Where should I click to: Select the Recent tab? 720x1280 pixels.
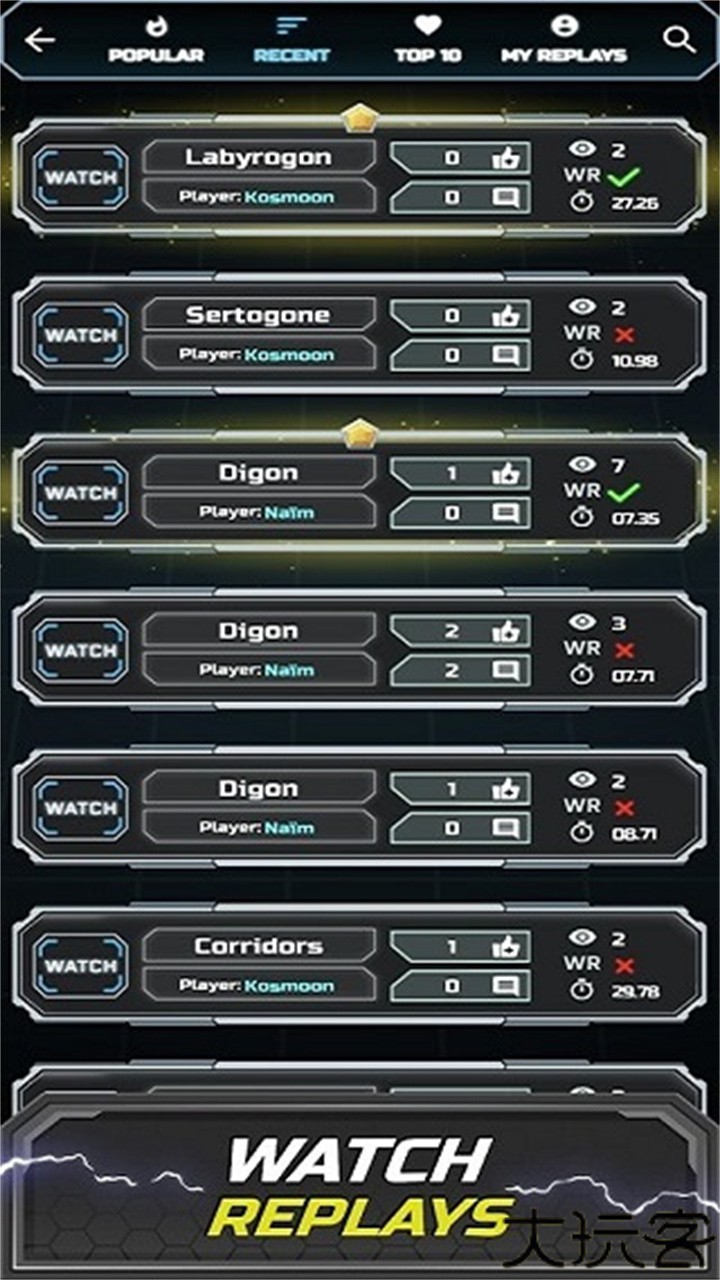291,41
